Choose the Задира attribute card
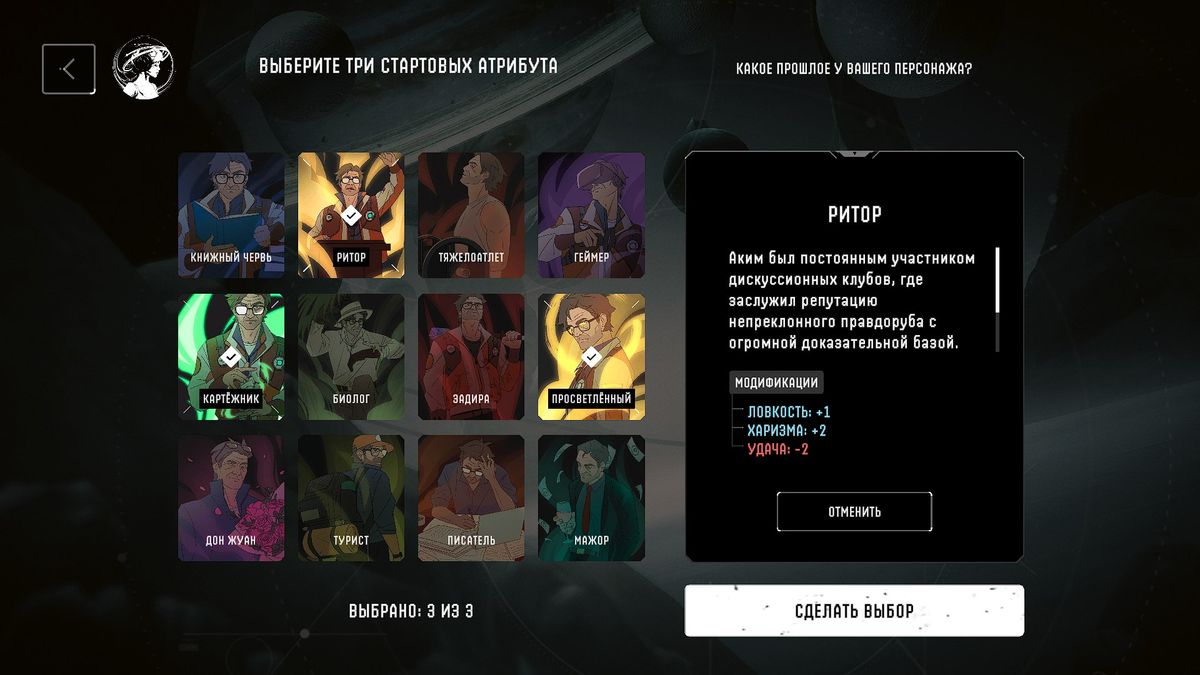Image resolution: width=1200 pixels, height=675 pixels. [x=471, y=356]
